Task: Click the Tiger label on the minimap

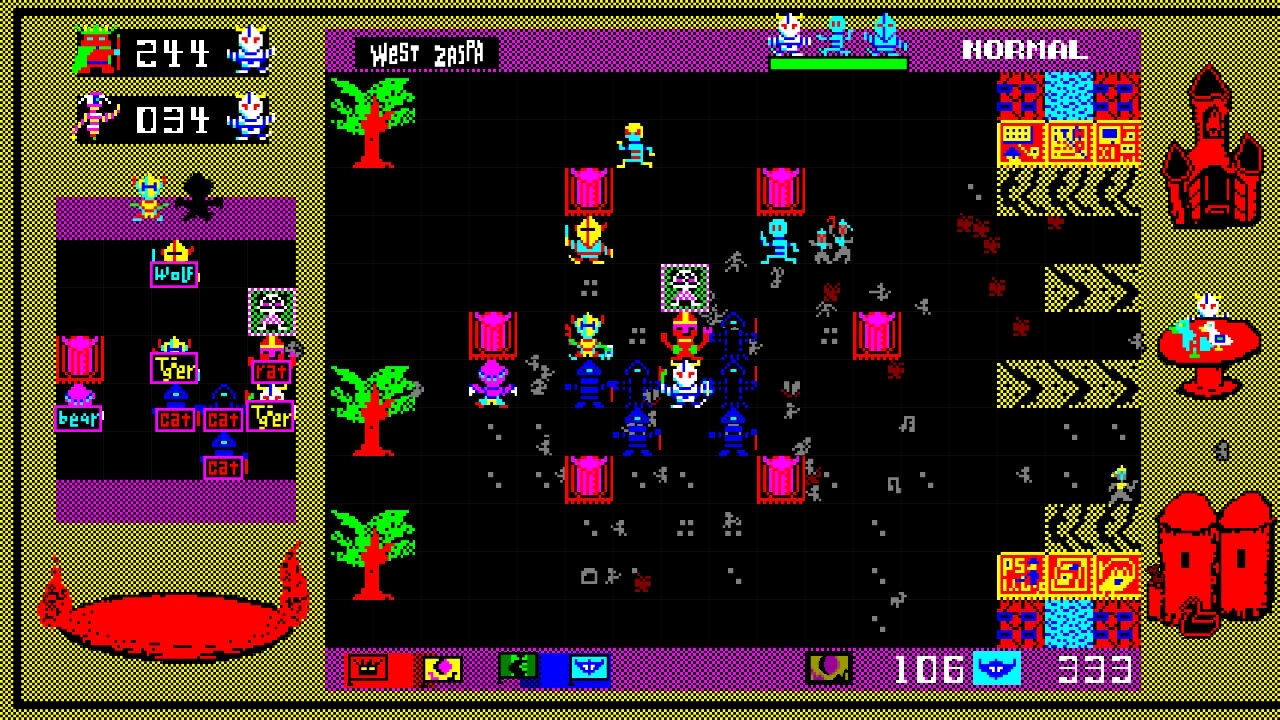Action: (x=172, y=366)
